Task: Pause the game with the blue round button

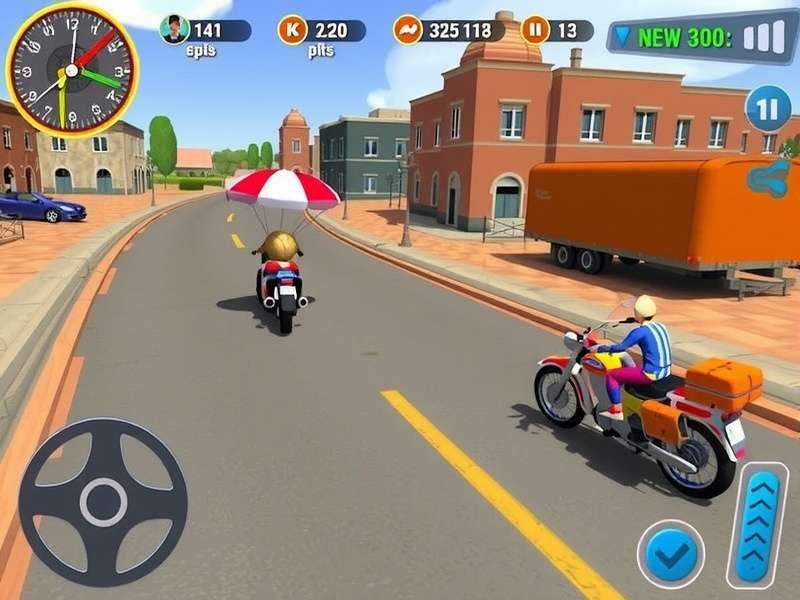Action: [767, 109]
